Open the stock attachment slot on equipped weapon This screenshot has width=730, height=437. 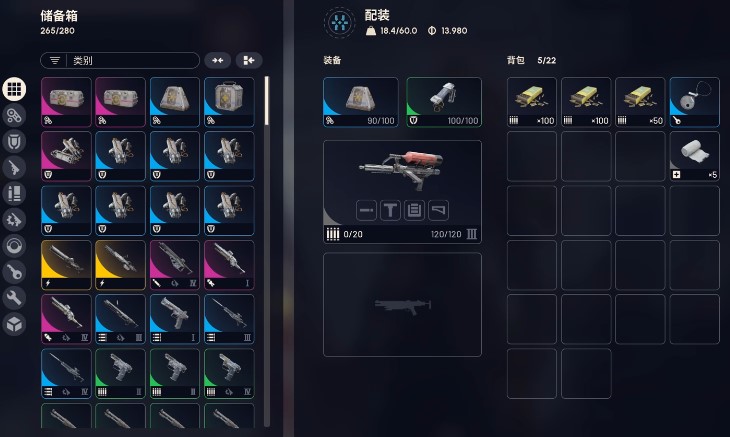click(x=439, y=210)
